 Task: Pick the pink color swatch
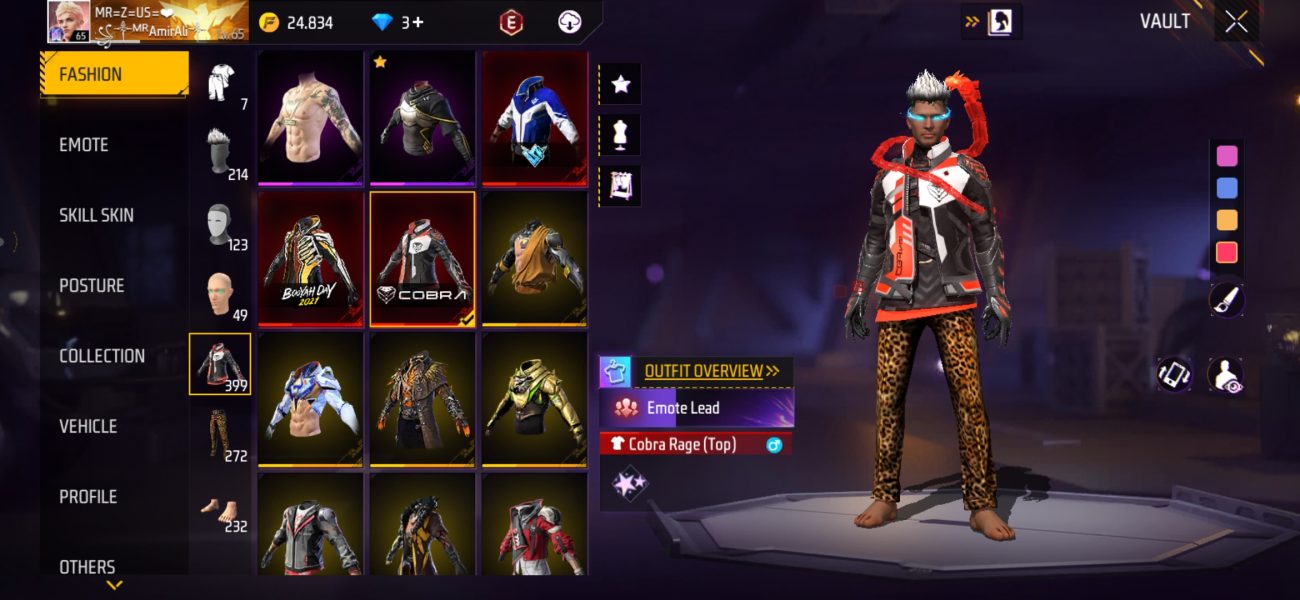pyautogui.click(x=1226, y=156)
